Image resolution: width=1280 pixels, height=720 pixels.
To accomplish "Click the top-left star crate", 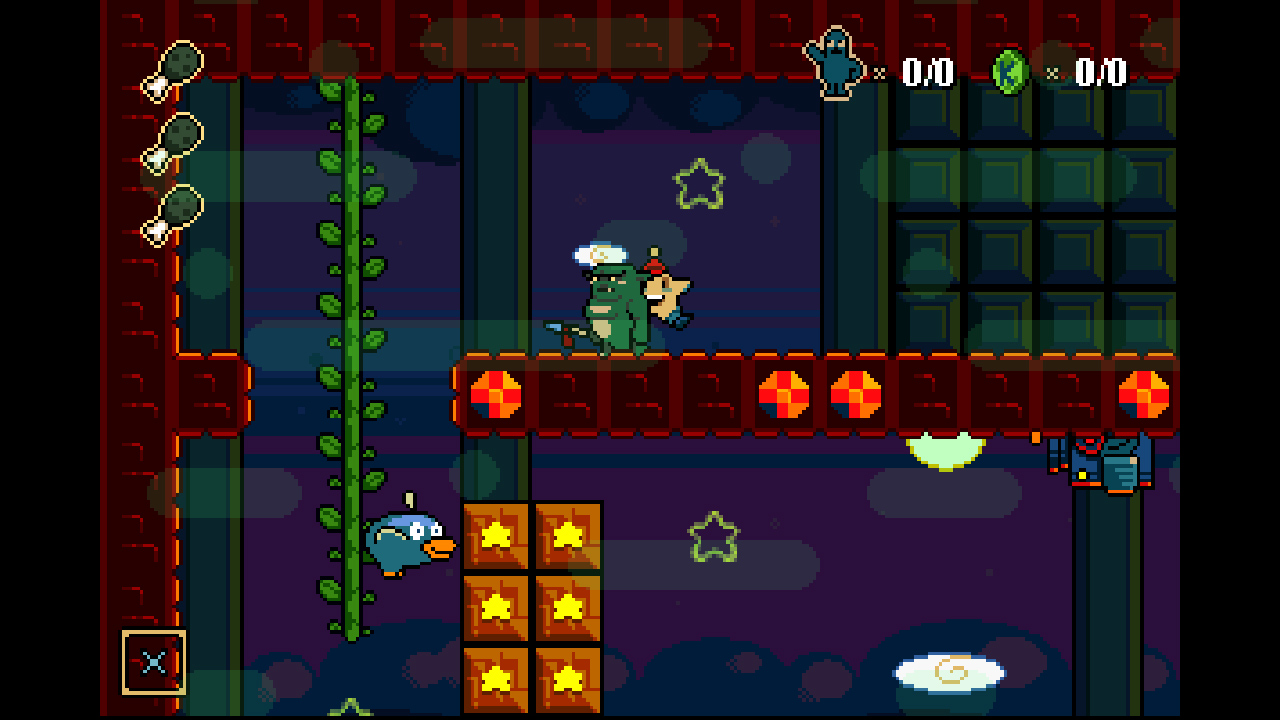I will tap(494, 537).
